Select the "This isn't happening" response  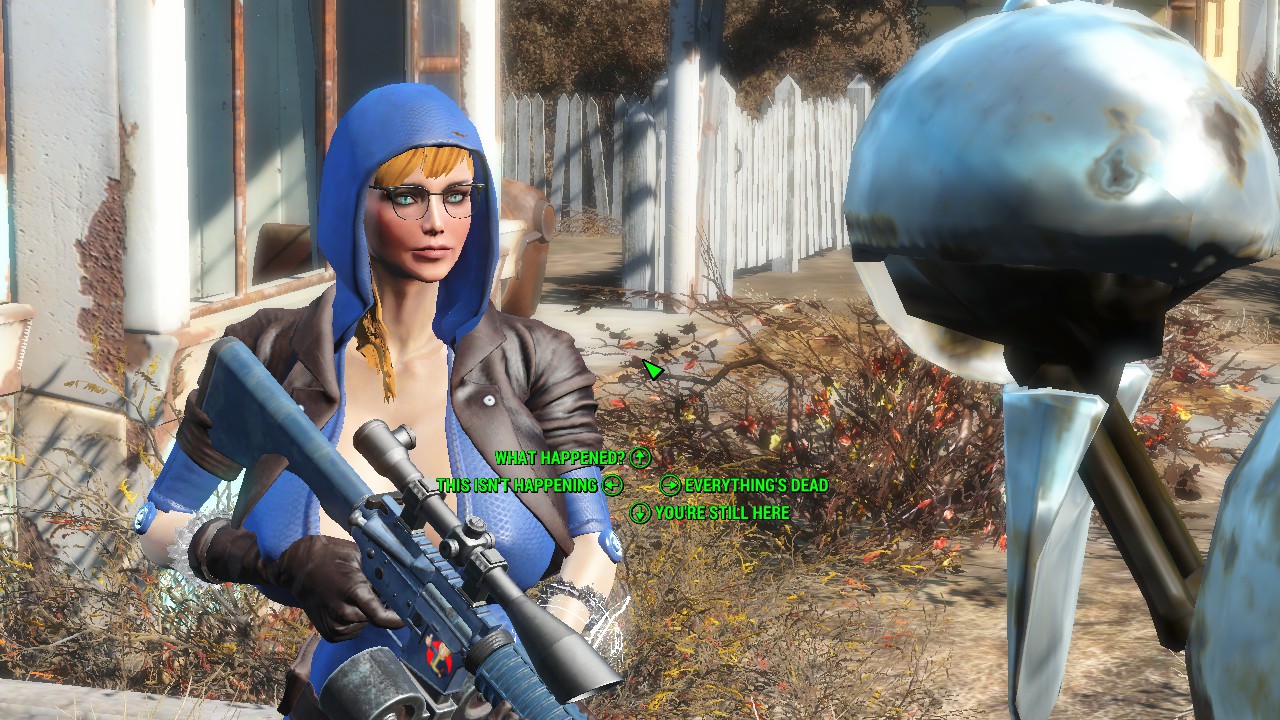coord(517,485)
